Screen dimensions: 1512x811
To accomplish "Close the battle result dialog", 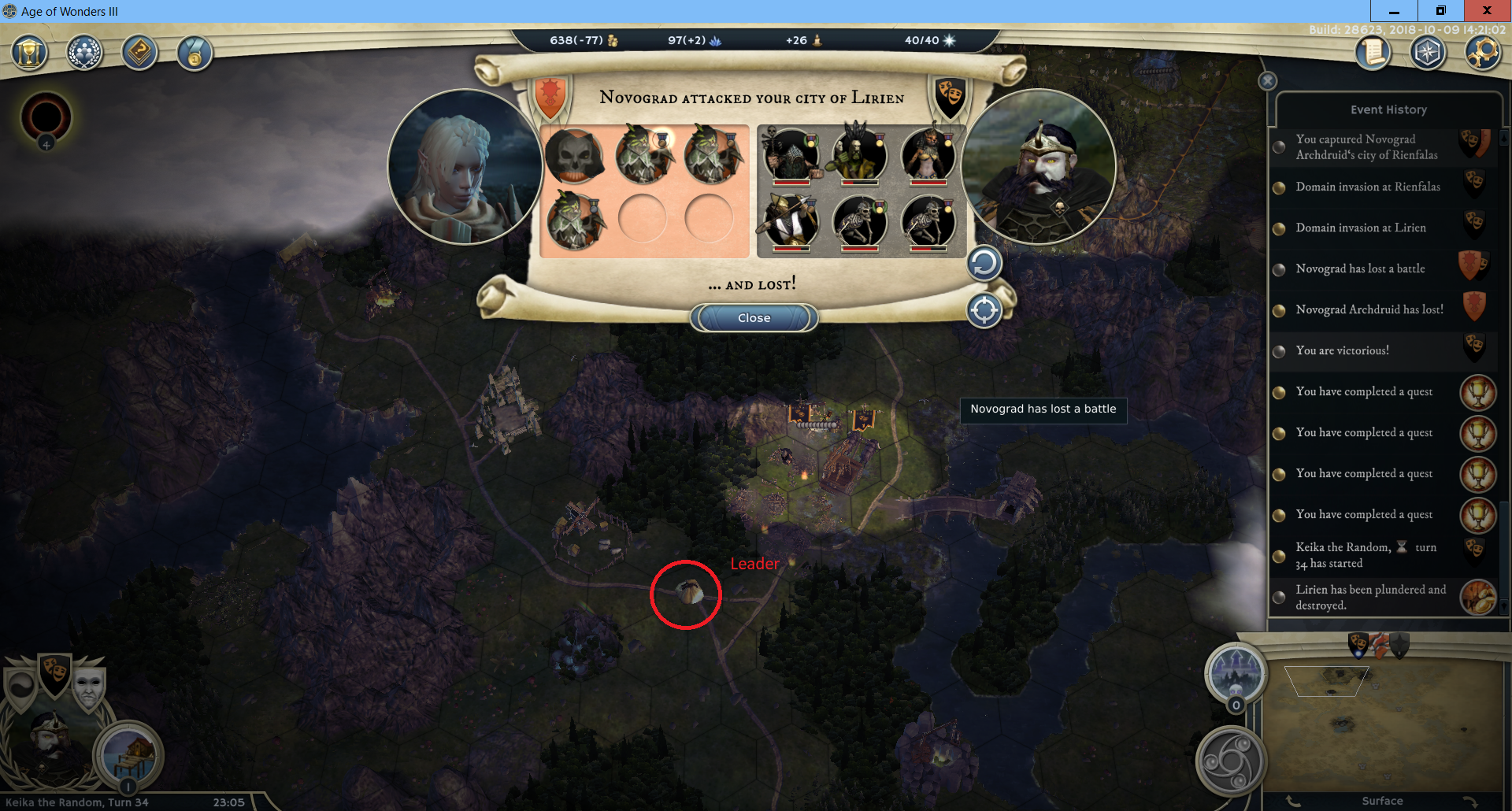I will pos(754,318).
